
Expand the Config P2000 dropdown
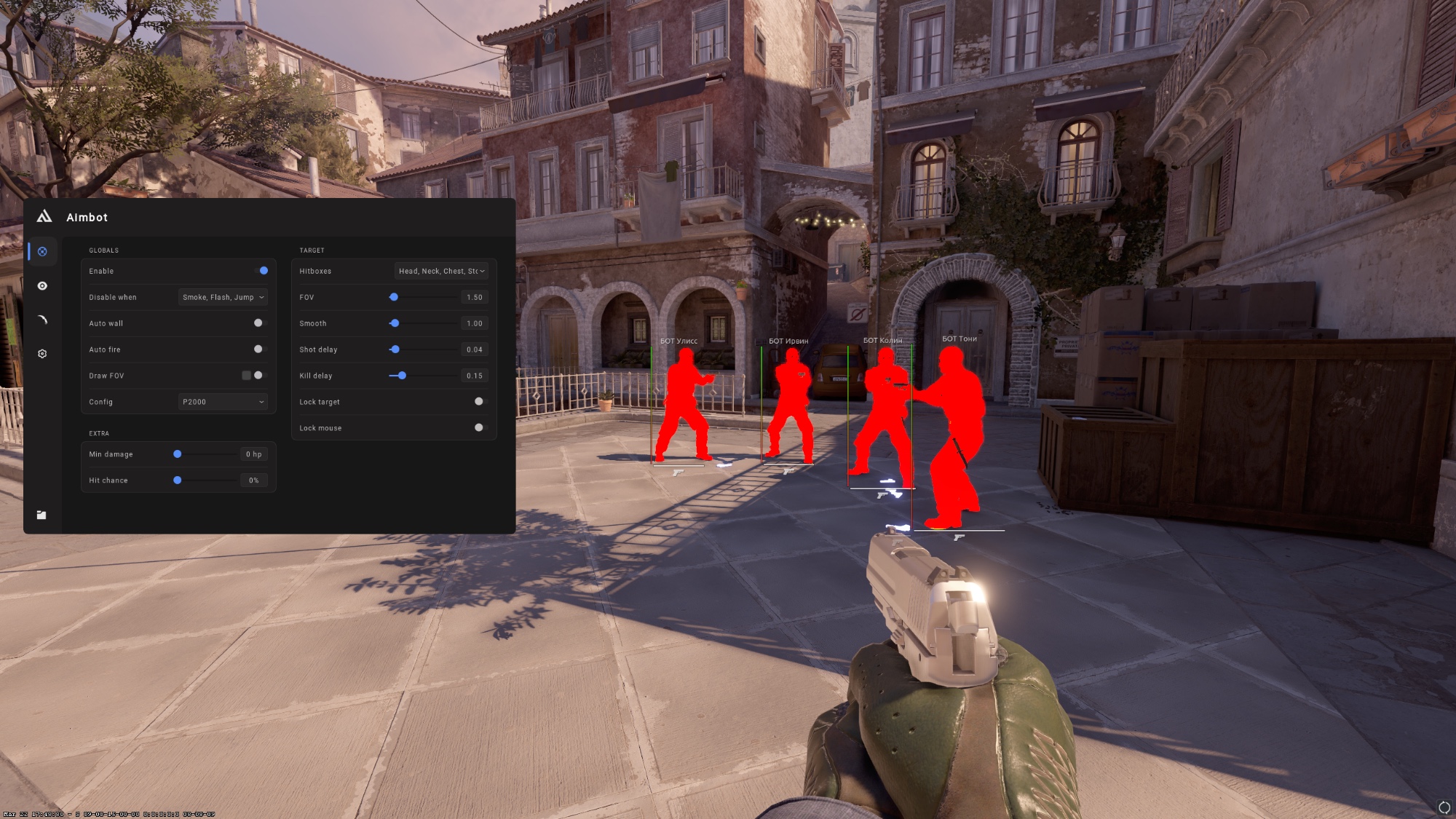222,401
